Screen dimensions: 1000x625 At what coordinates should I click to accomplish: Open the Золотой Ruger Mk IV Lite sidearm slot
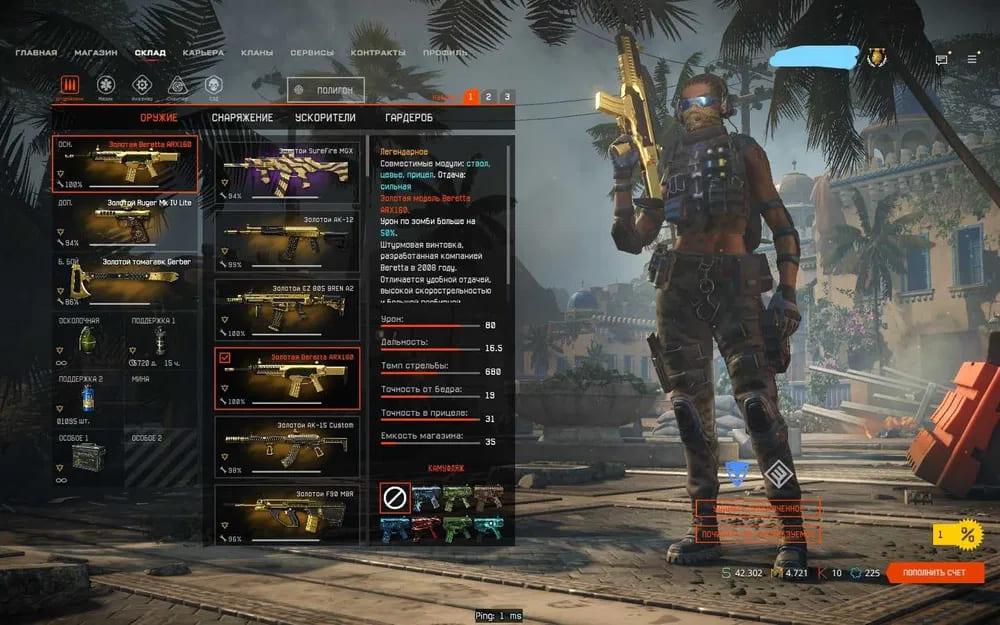(125, 222)
